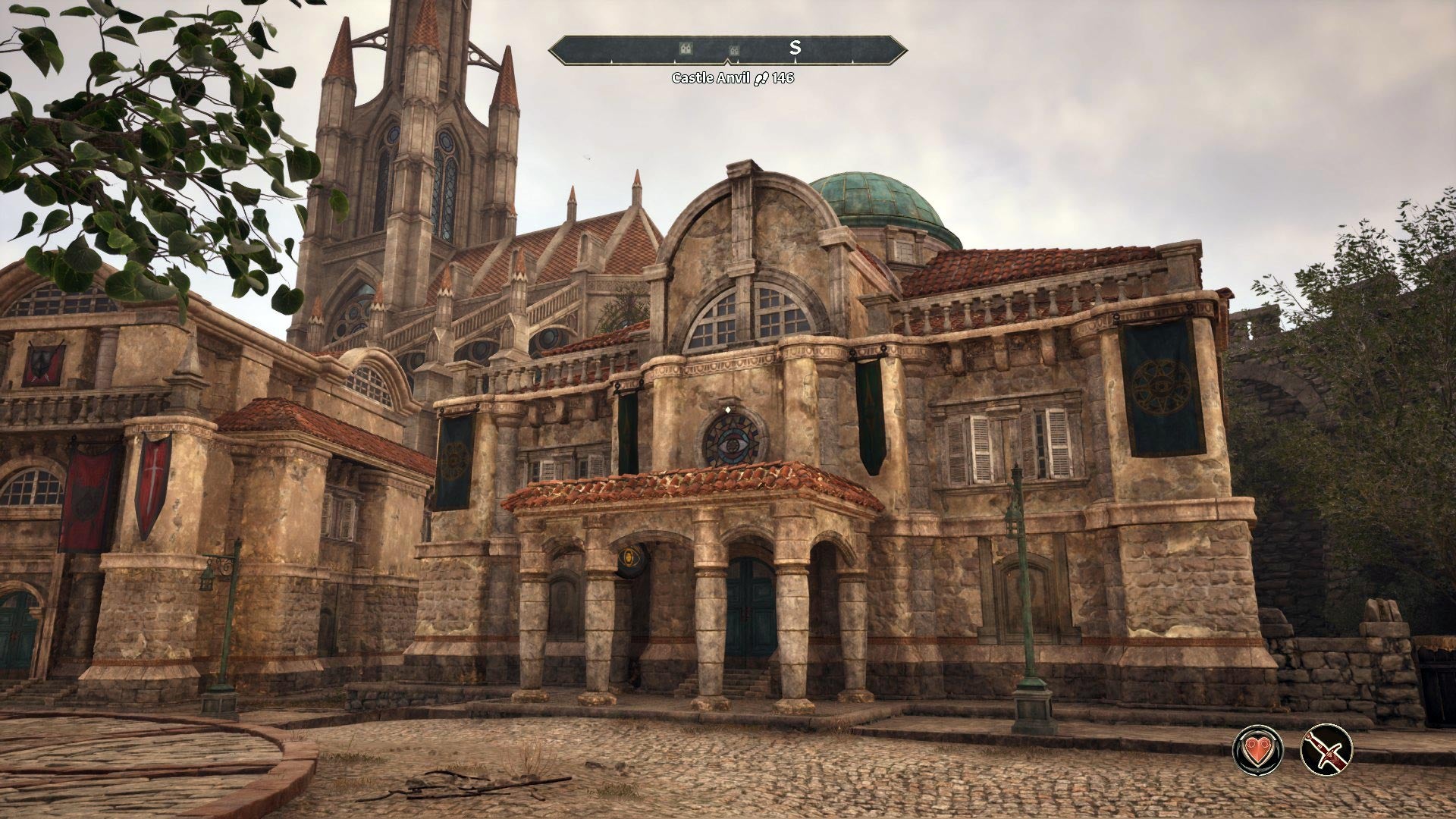Click the compass notch pointing downward
The image size is (1456, 819).
point(728,61)
